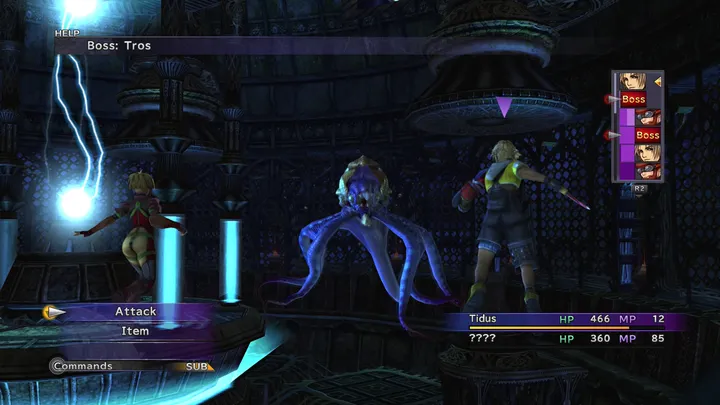Open the Commands sub menu bar
Screen dimensions: 720x405
(130, 366)
